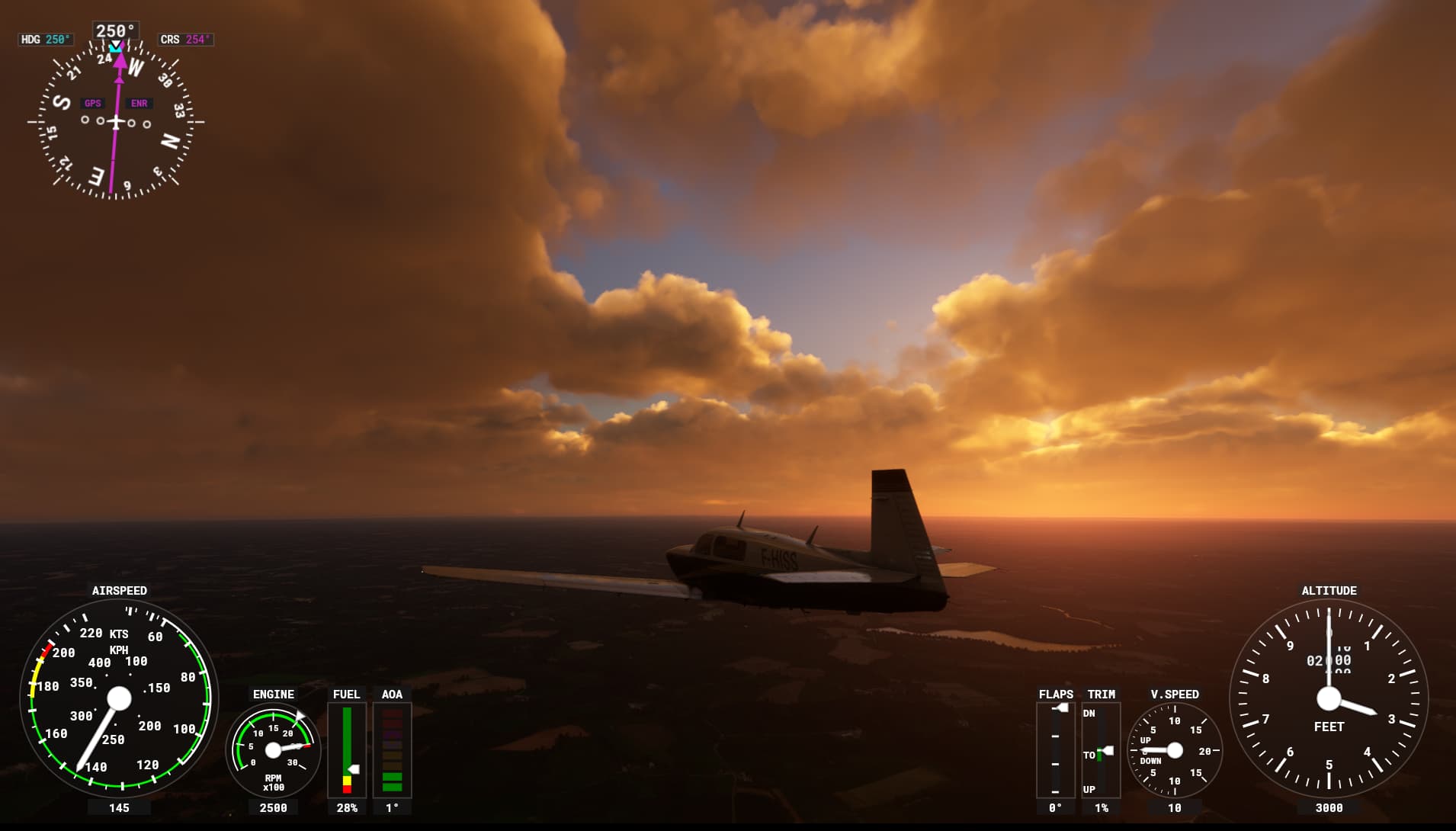Select the TRIM panel label

[1103, 695]
